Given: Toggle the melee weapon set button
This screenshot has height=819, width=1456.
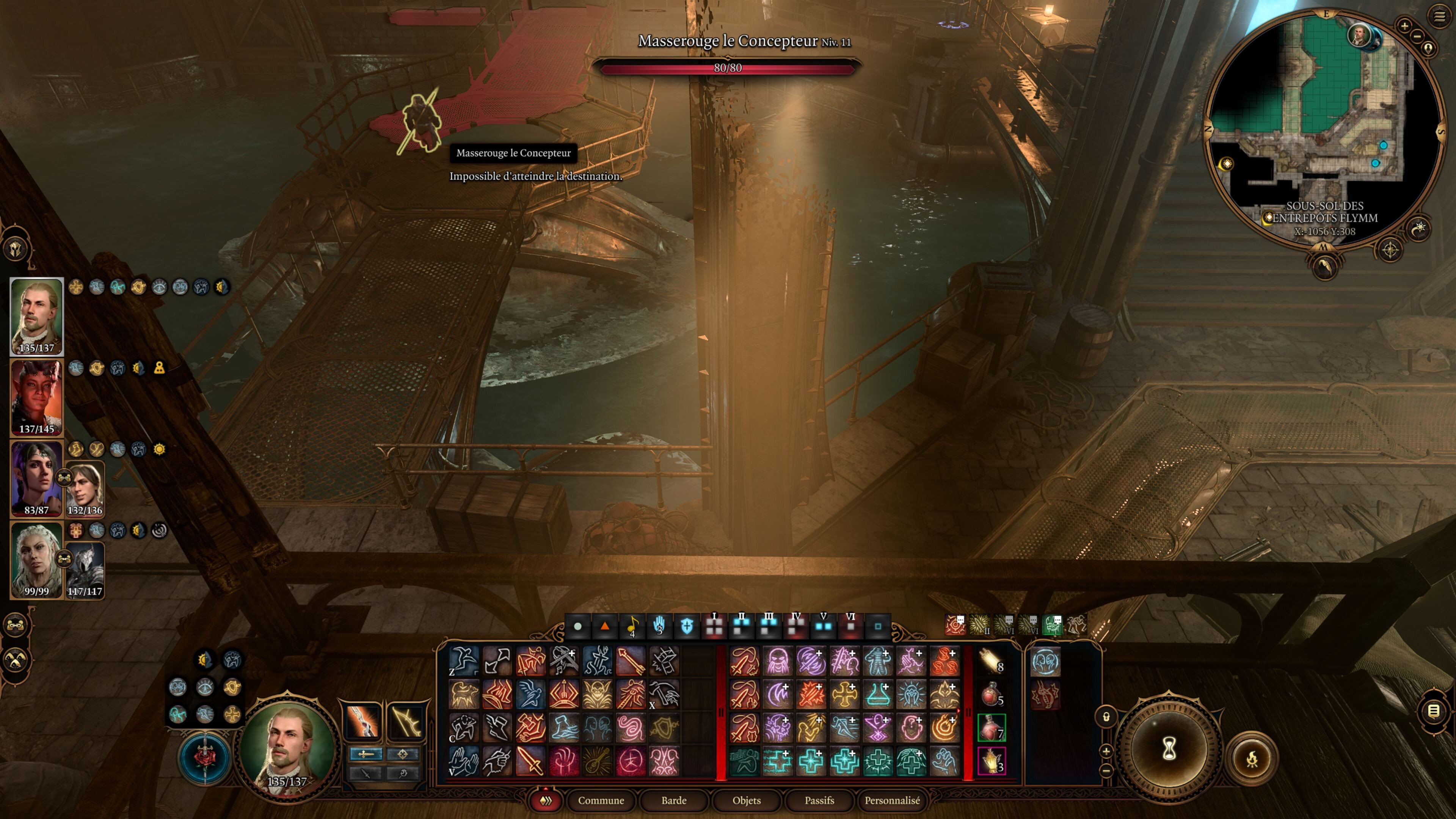Looking at the screenshot, I should [366, 754].
